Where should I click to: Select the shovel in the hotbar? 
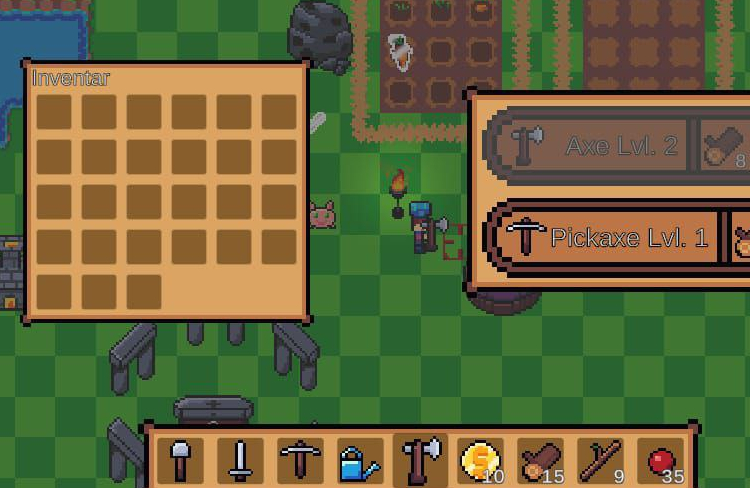181,461
